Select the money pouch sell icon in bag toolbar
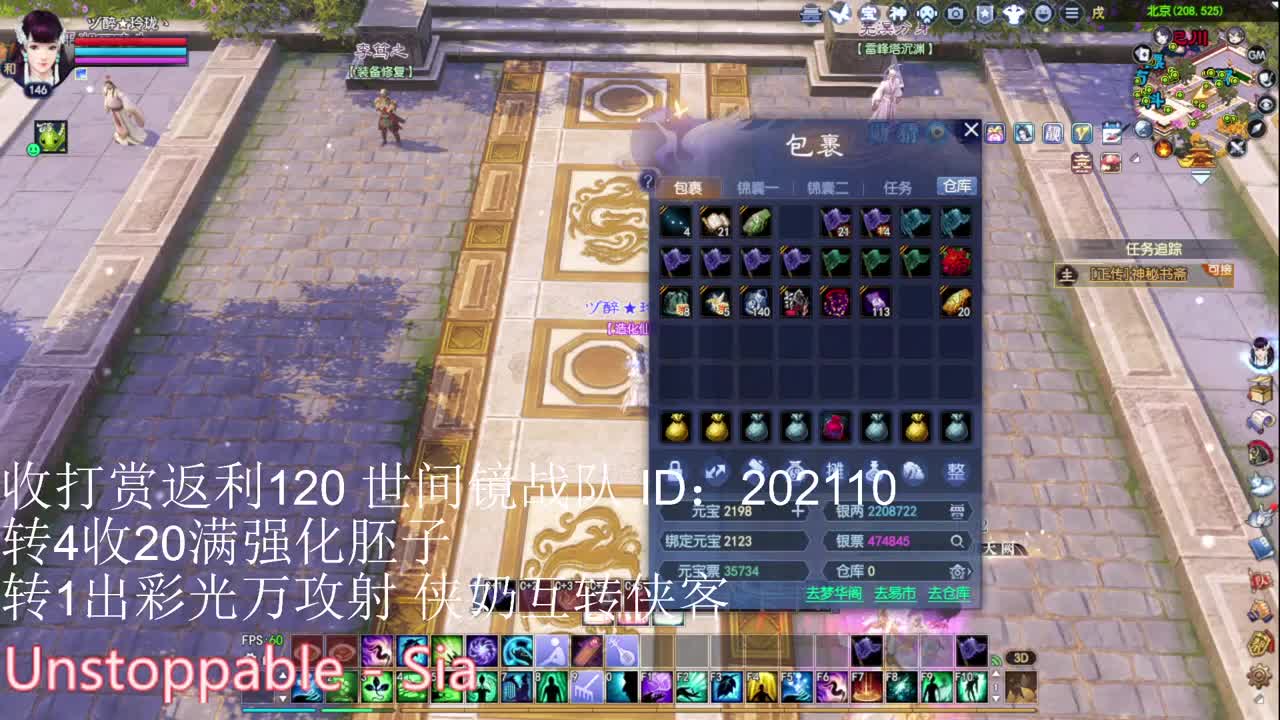This screenshot has height=720, width=1280. (x=795, y=470)
